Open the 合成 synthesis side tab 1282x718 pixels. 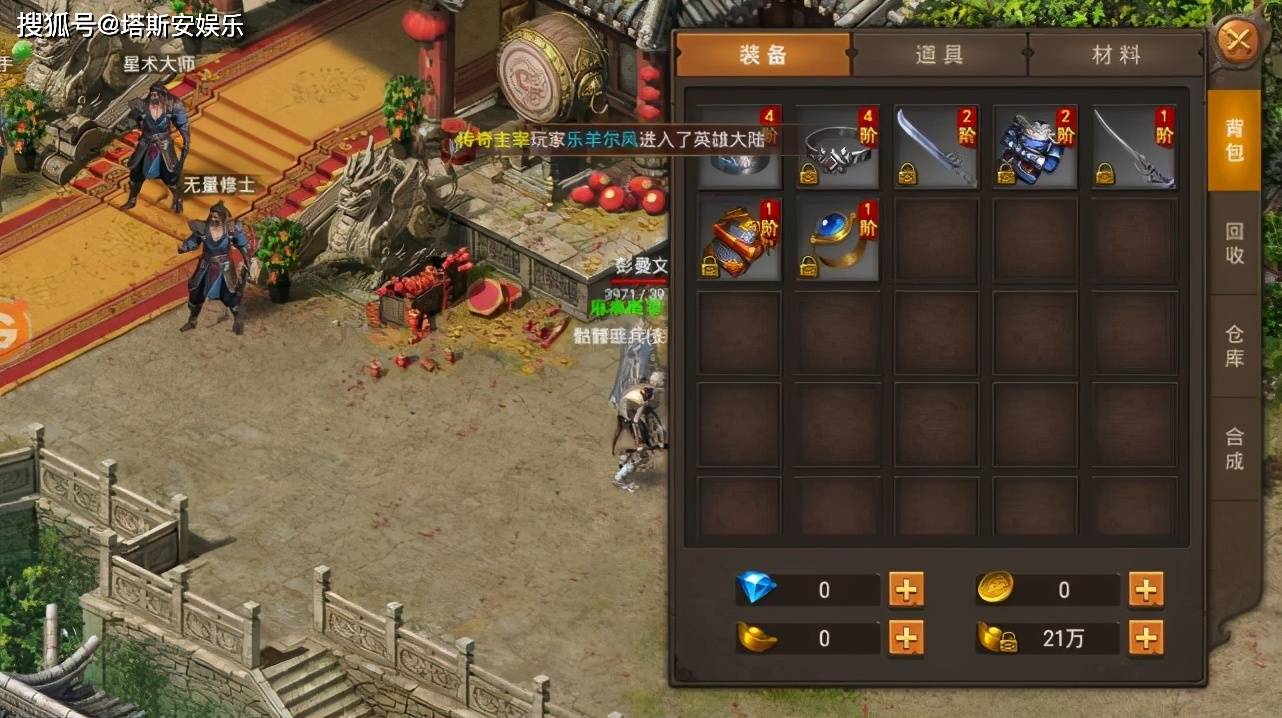tap(1234, 449)
